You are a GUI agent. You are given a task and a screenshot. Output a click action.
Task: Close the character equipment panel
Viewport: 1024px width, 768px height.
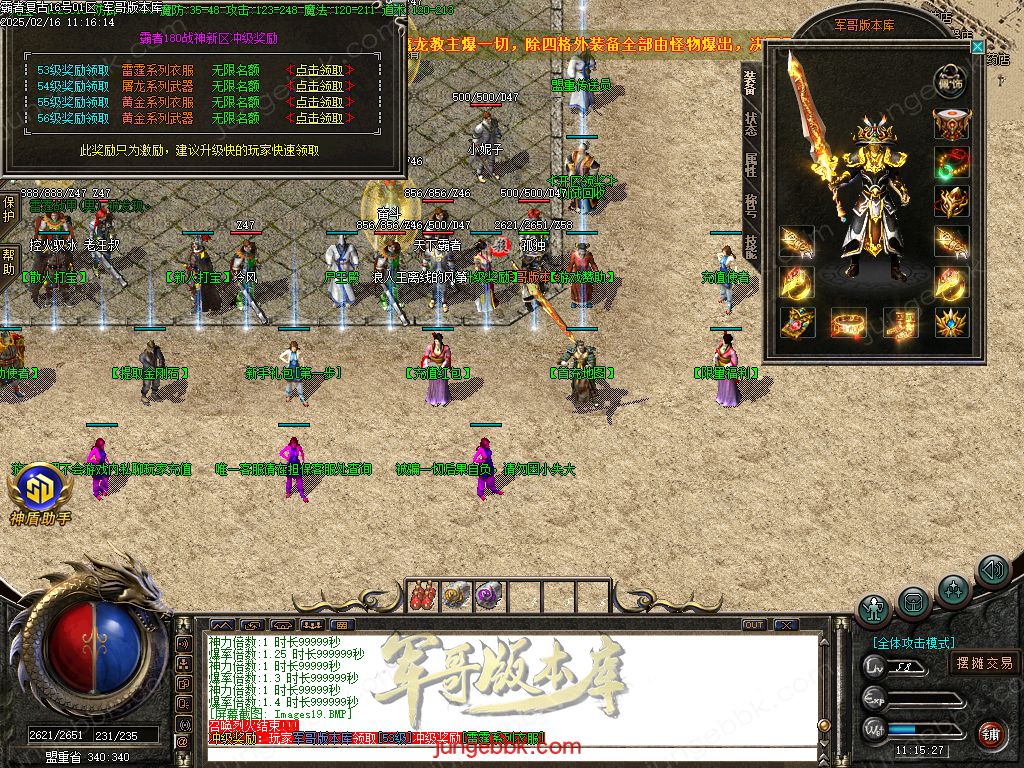pos(978,46)
